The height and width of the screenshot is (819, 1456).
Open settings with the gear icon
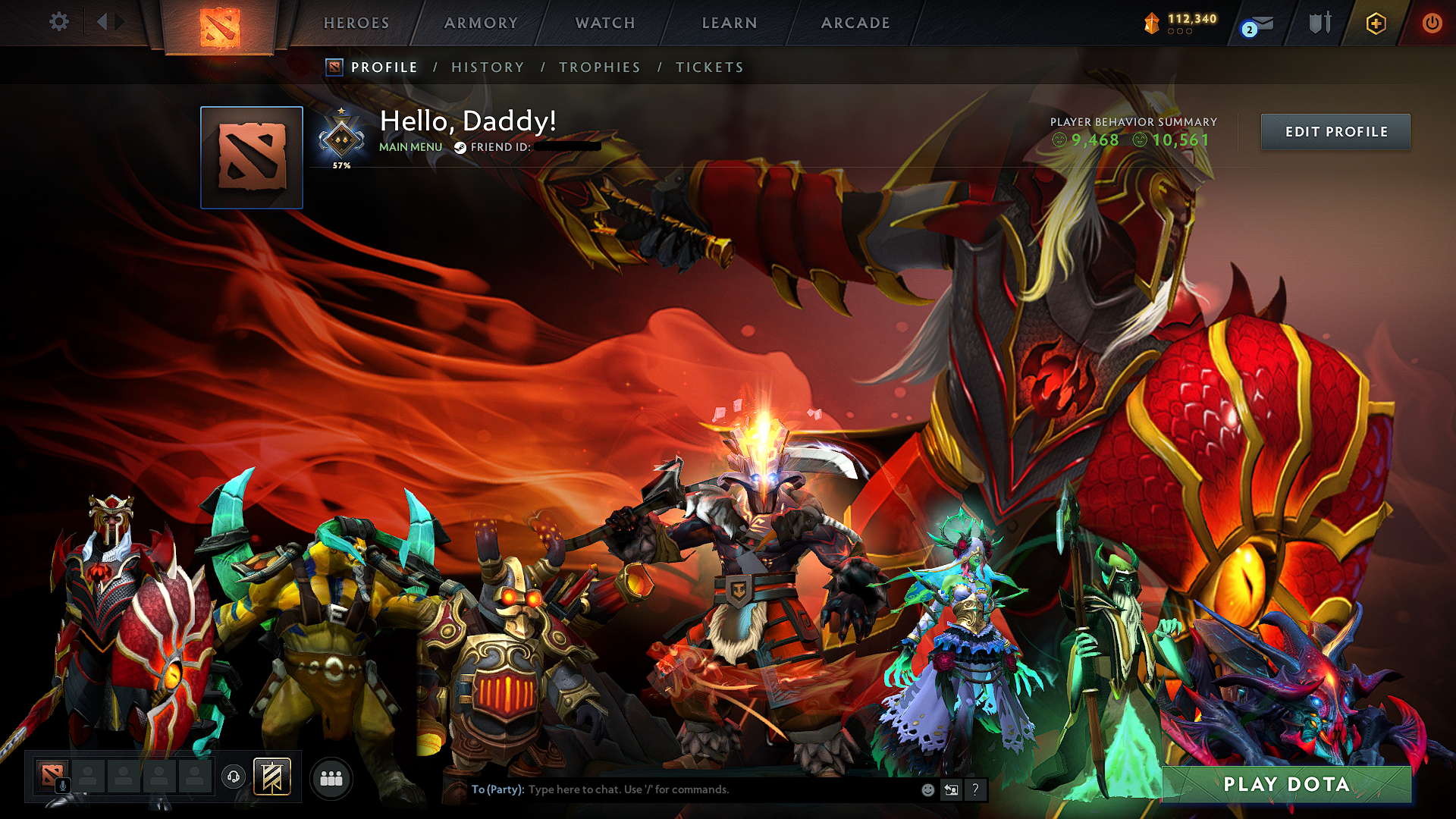point(58,22)
